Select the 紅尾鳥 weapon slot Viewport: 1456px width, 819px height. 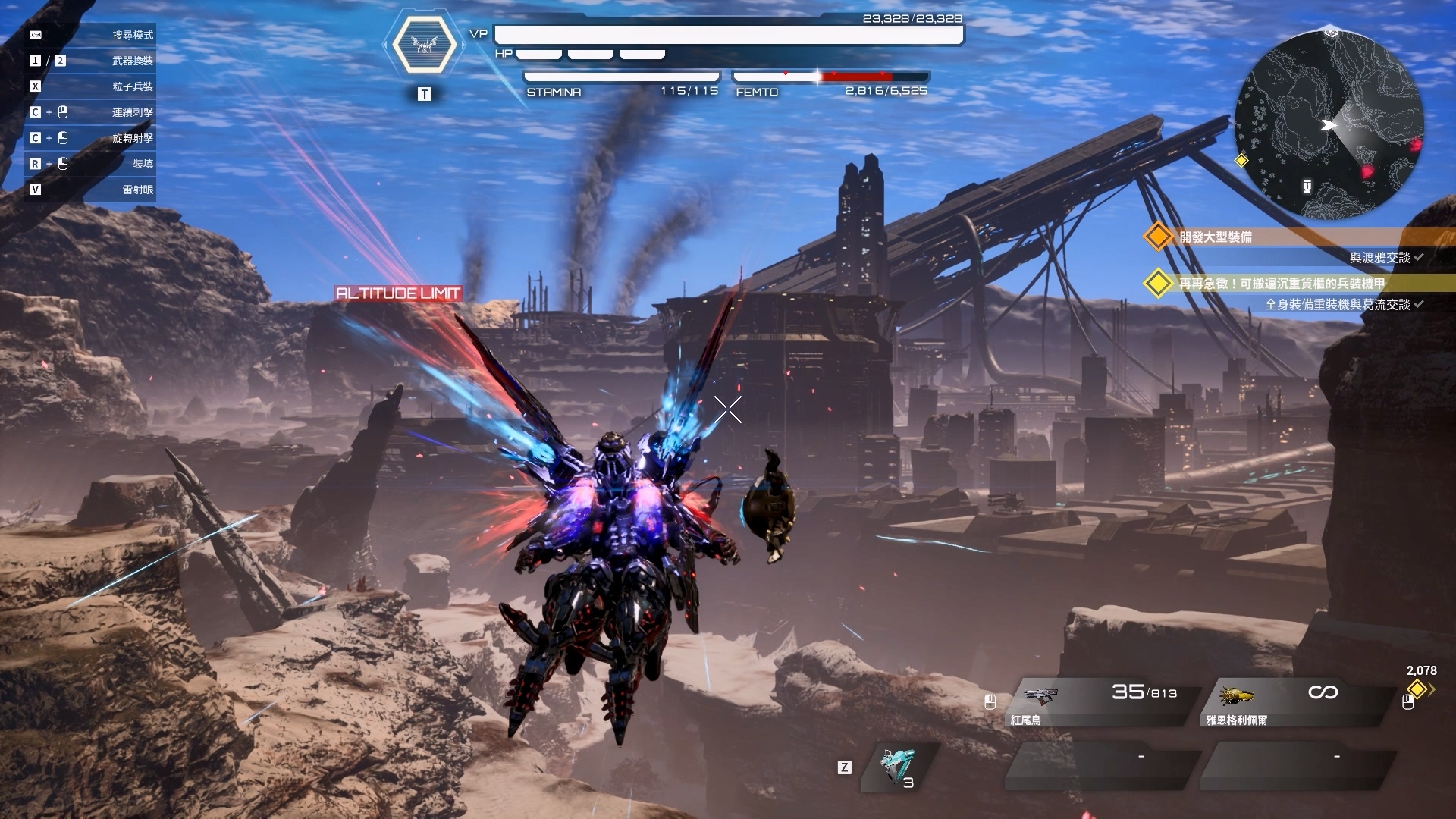[x=1103, y=702]
